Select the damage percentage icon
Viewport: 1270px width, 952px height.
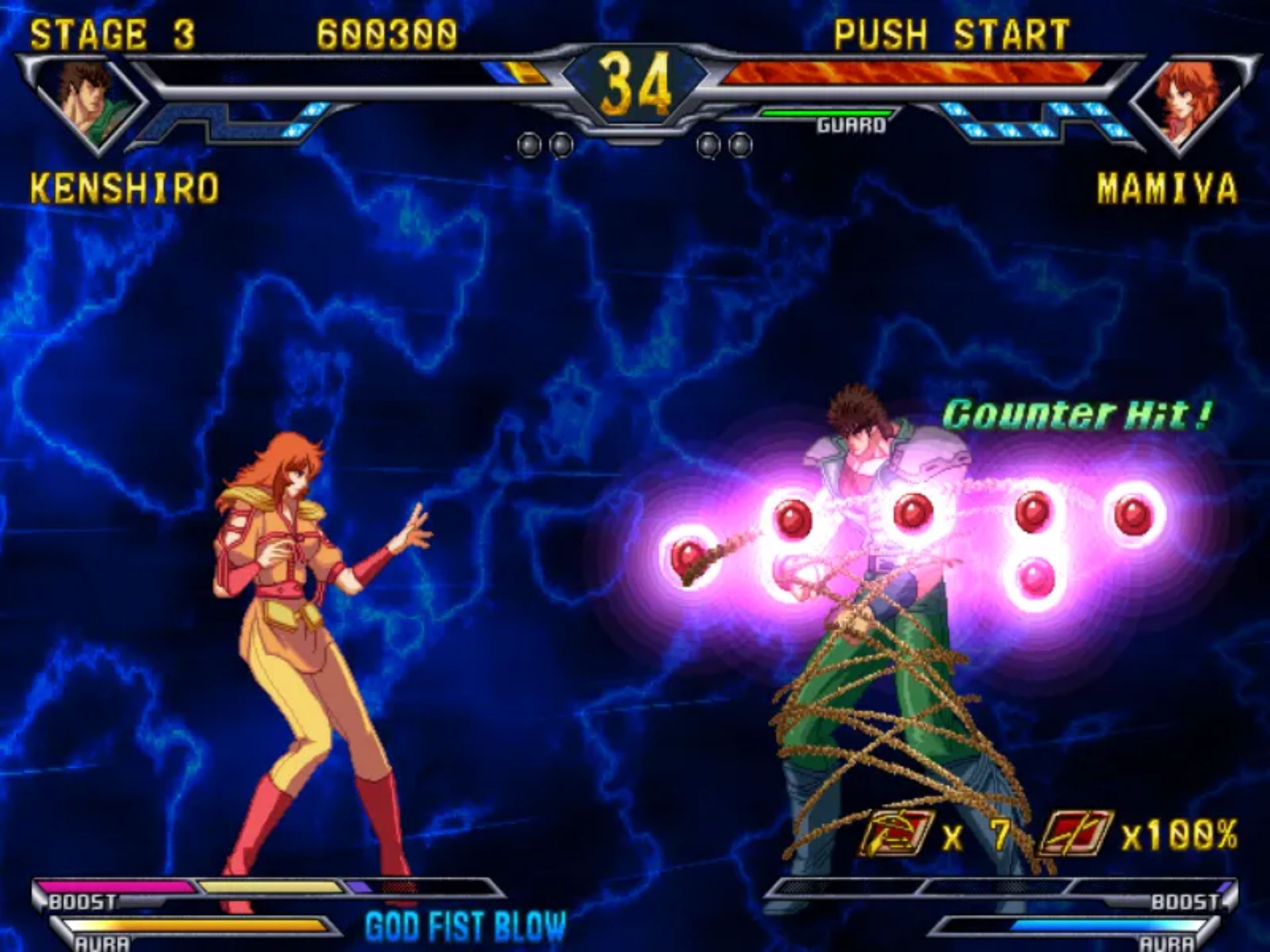coord(1076,834)
